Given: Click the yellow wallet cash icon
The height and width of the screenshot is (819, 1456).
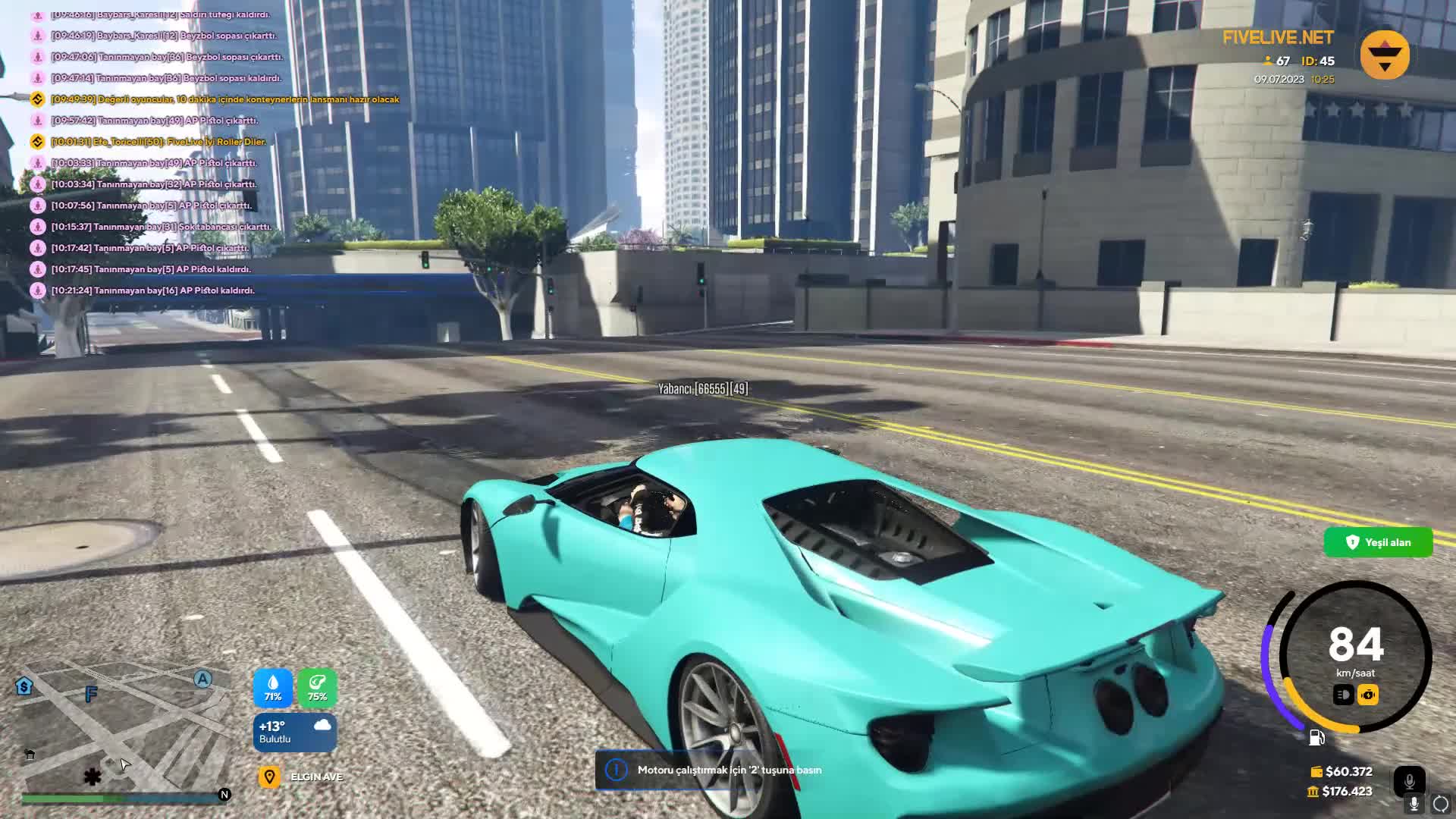Looking at the screenshot, I should tap(1316, 771).
